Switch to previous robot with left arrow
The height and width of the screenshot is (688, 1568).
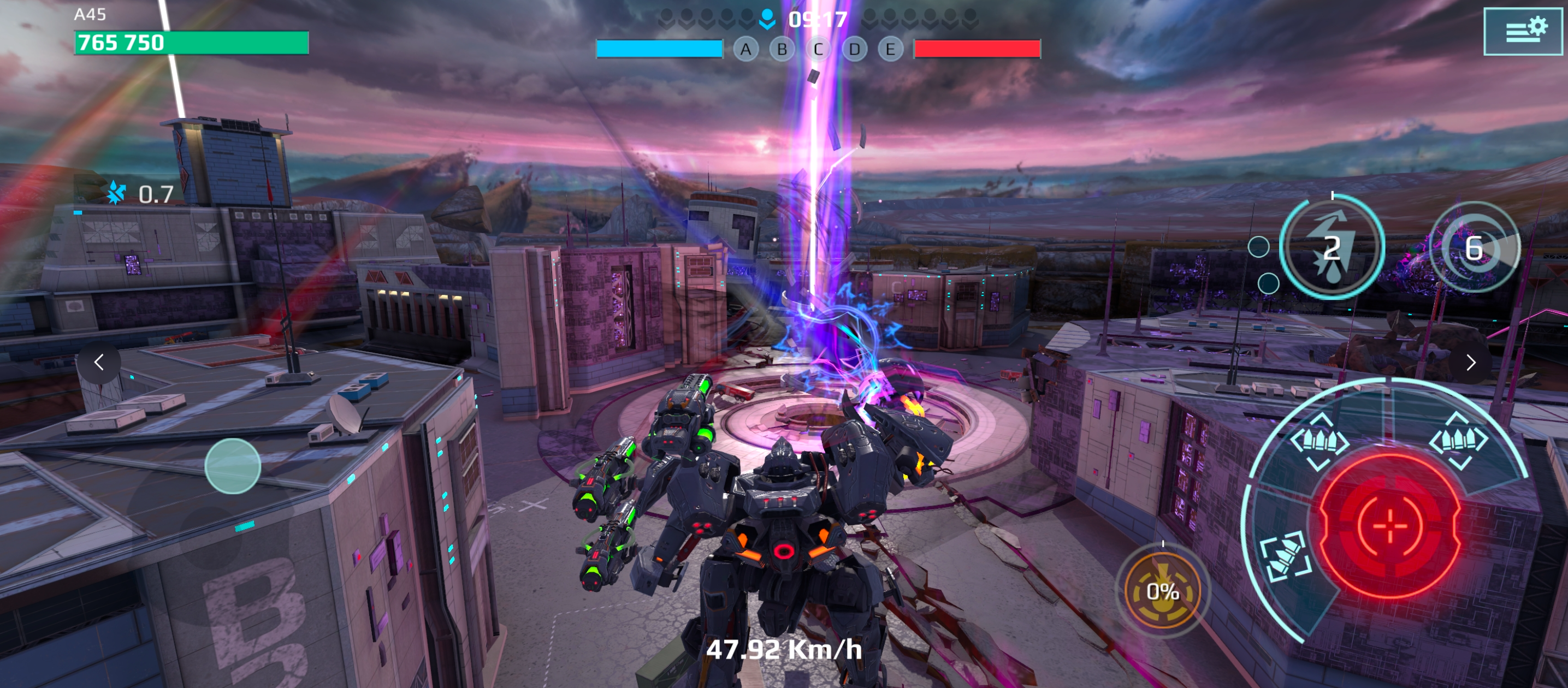pos(99,363)
